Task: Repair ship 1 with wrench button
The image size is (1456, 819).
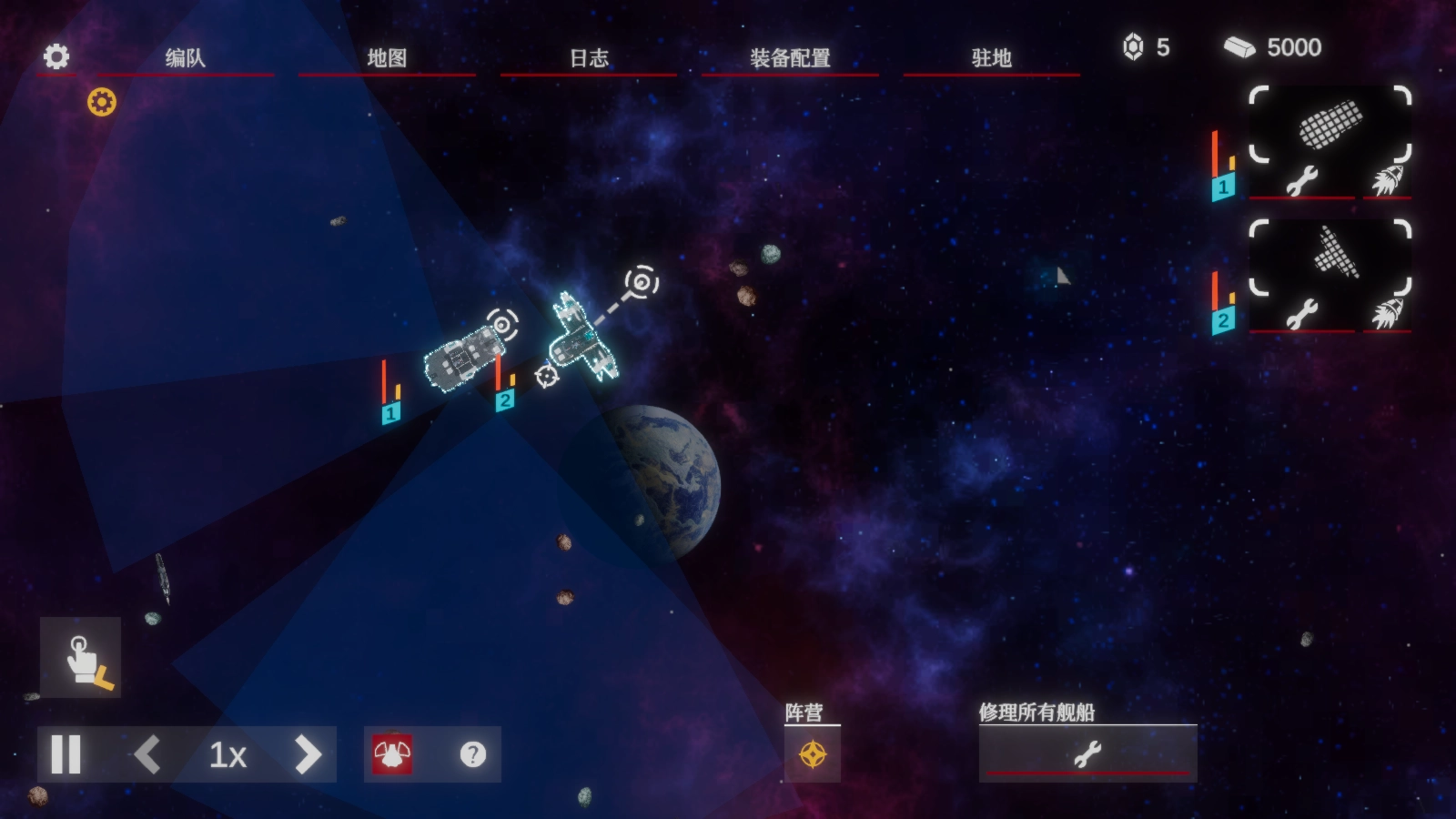Action: point(1302,181)
